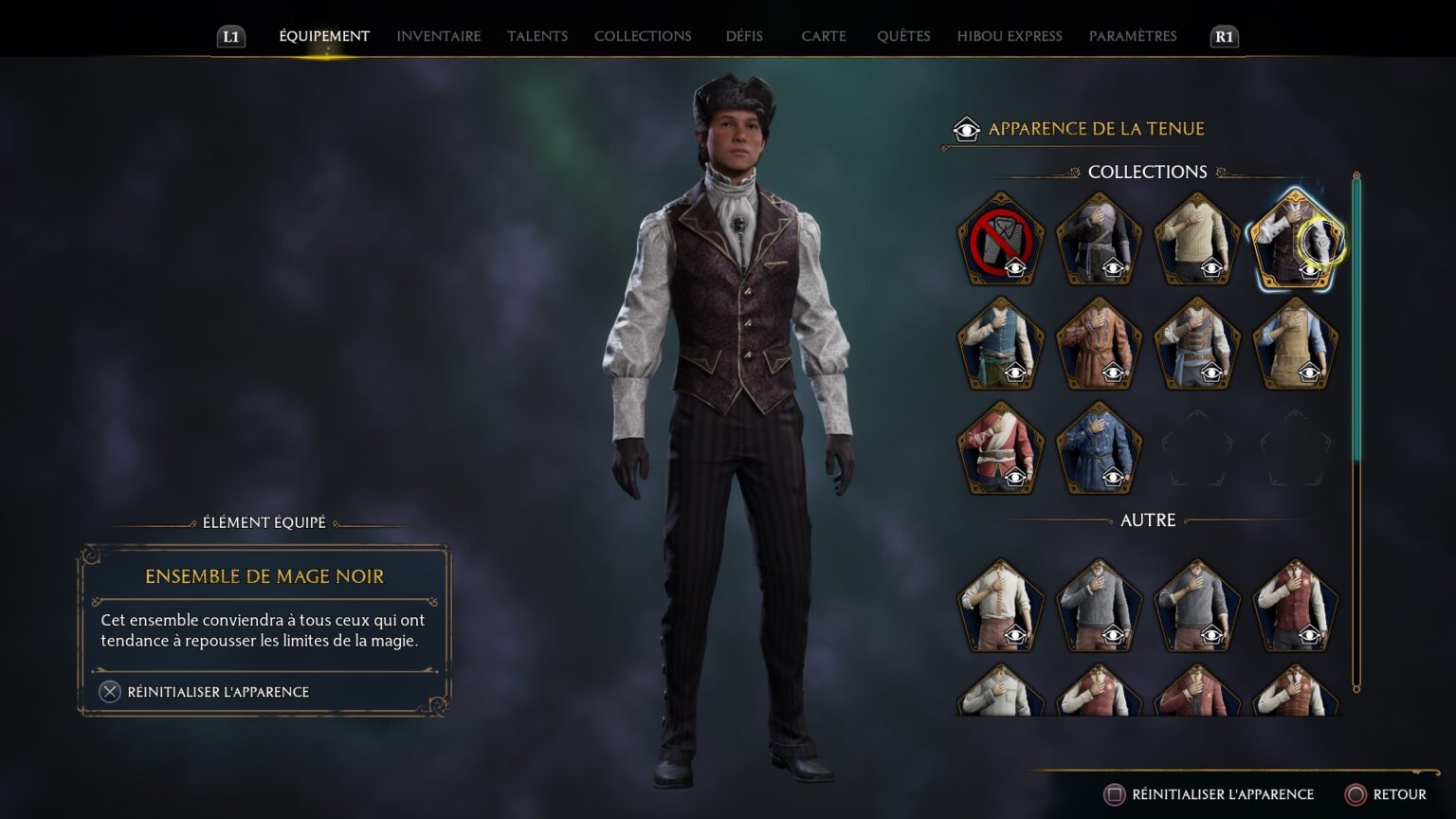Switch to the INVENTAIRE tab
This screenshot has width=1456, height=819.
[x=438, y=36]
